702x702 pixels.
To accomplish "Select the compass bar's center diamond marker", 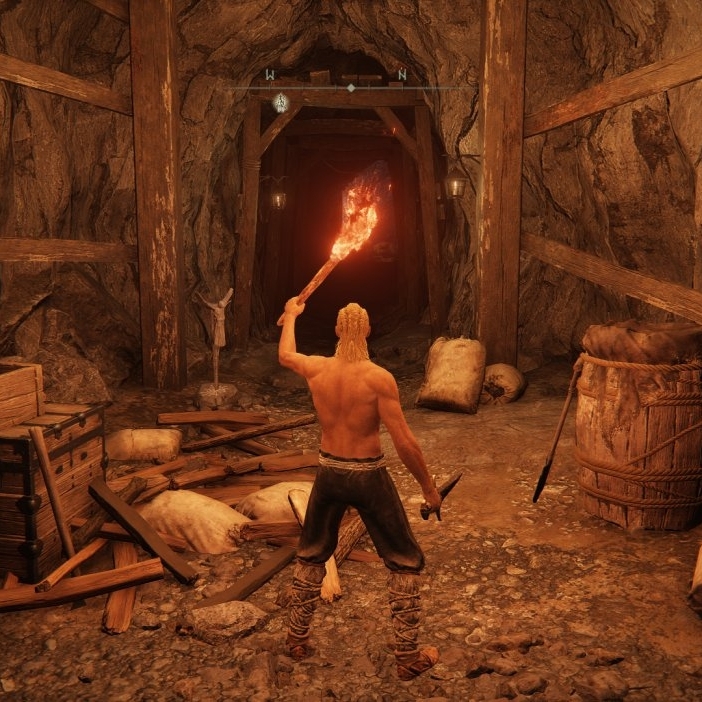I will point(350,88).
